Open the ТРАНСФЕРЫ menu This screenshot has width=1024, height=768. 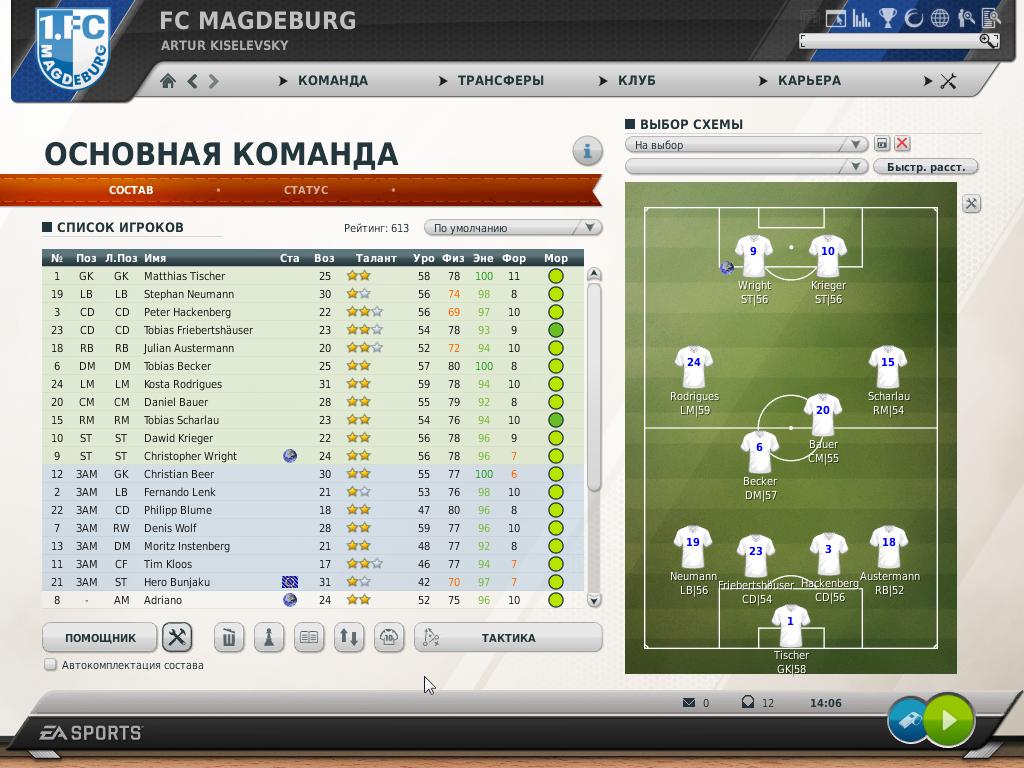coord(500,81)
